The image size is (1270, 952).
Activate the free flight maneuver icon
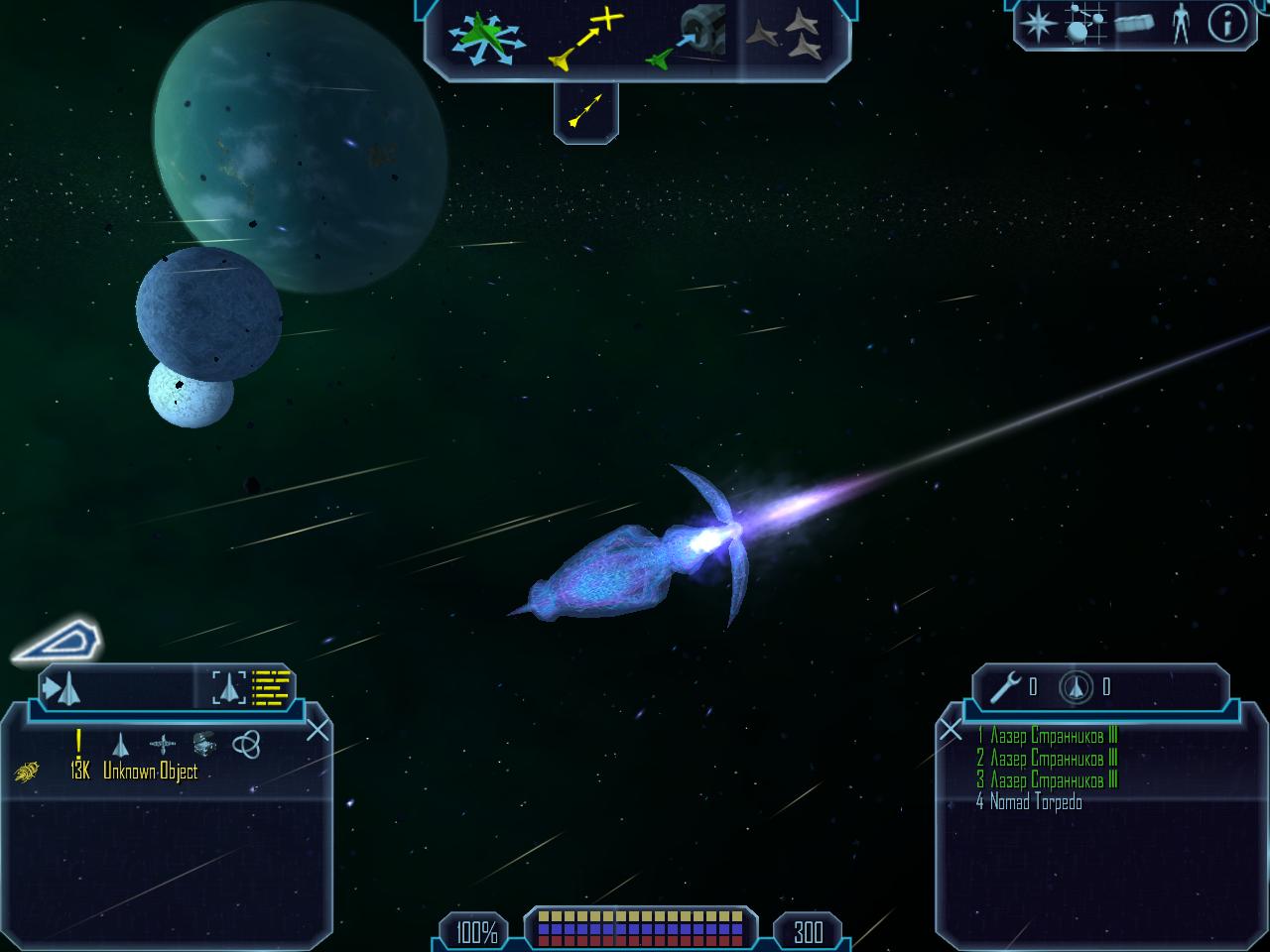483,40
